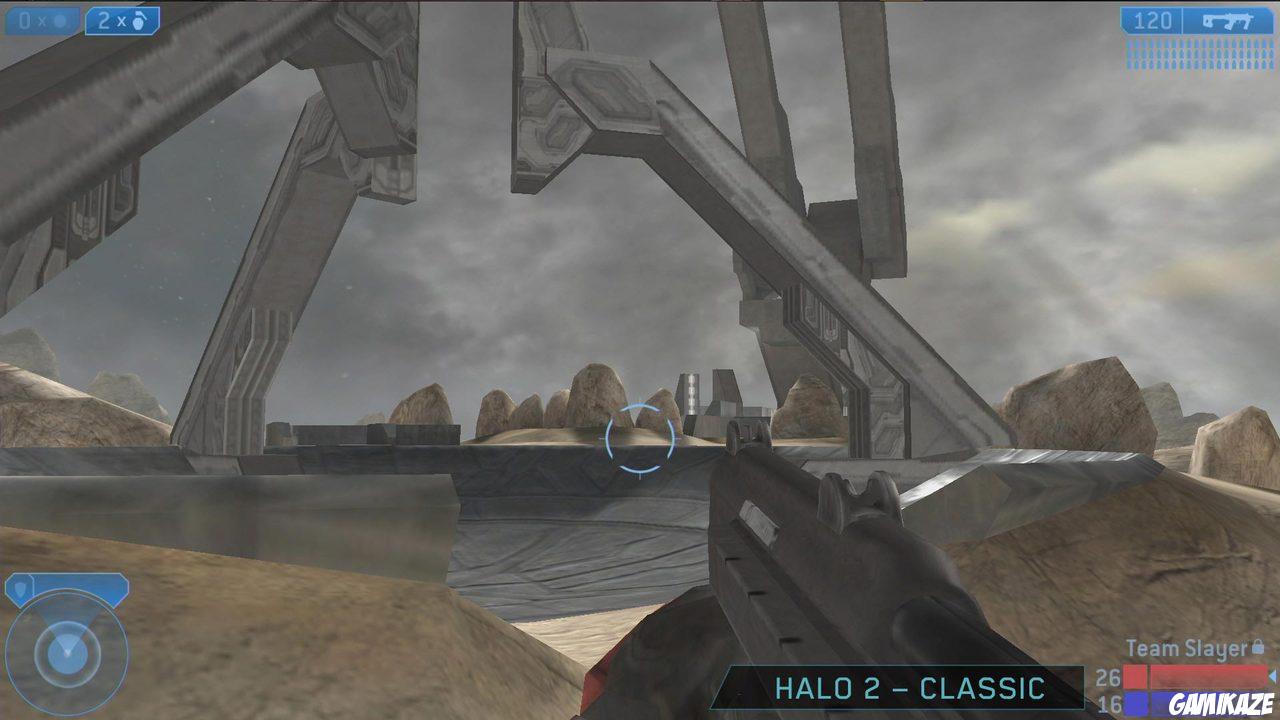Click the 120 ammo counter
The width and height of the screenshot is (1280, 720).
coord(1155,20)
